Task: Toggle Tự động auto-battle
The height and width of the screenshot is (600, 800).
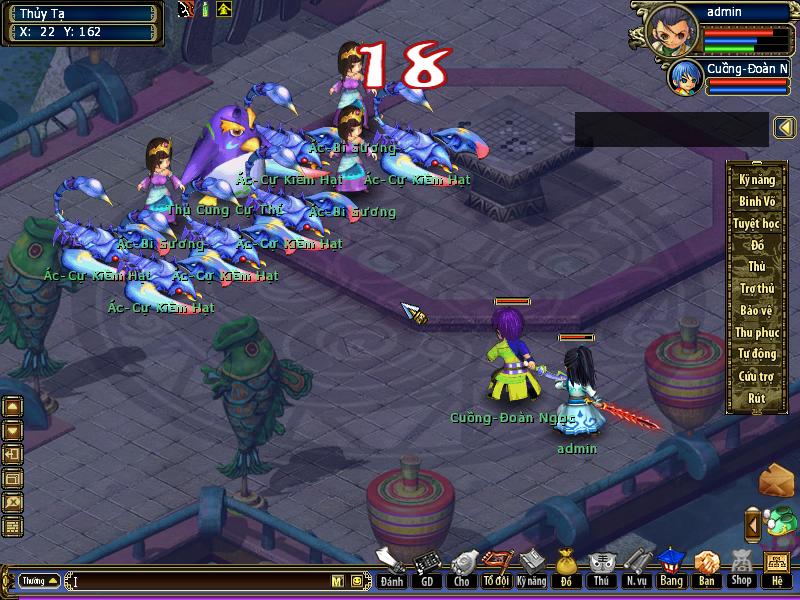Action: 757,354
